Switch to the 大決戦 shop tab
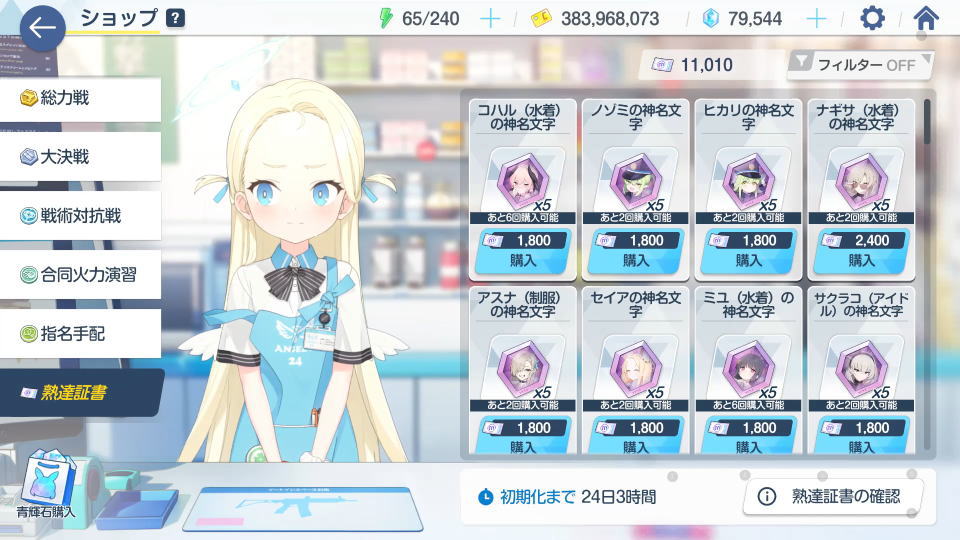Screen dimensions: 960x540 pos(80,156)
